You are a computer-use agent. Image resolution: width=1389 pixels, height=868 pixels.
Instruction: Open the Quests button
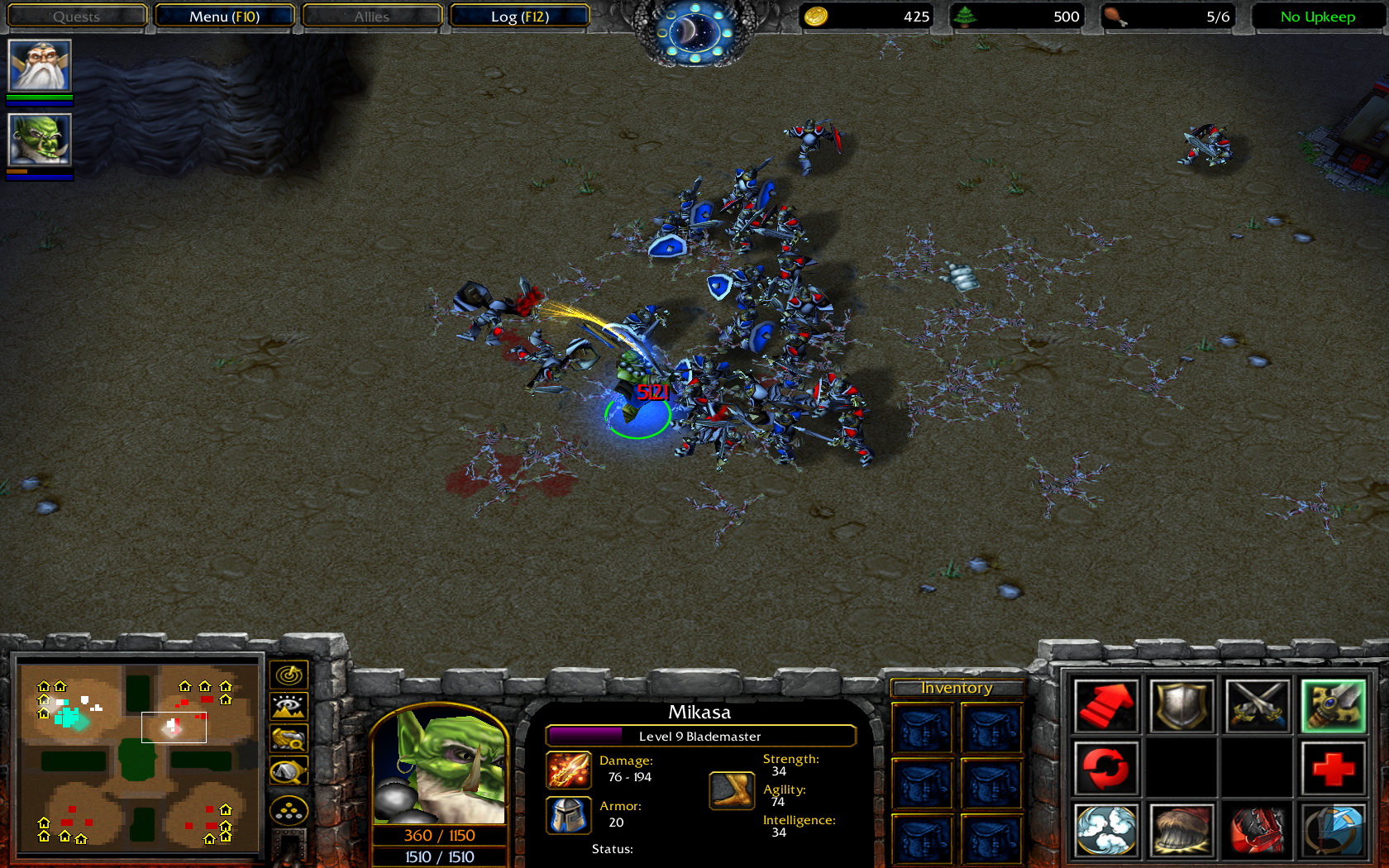click(76, 17)
